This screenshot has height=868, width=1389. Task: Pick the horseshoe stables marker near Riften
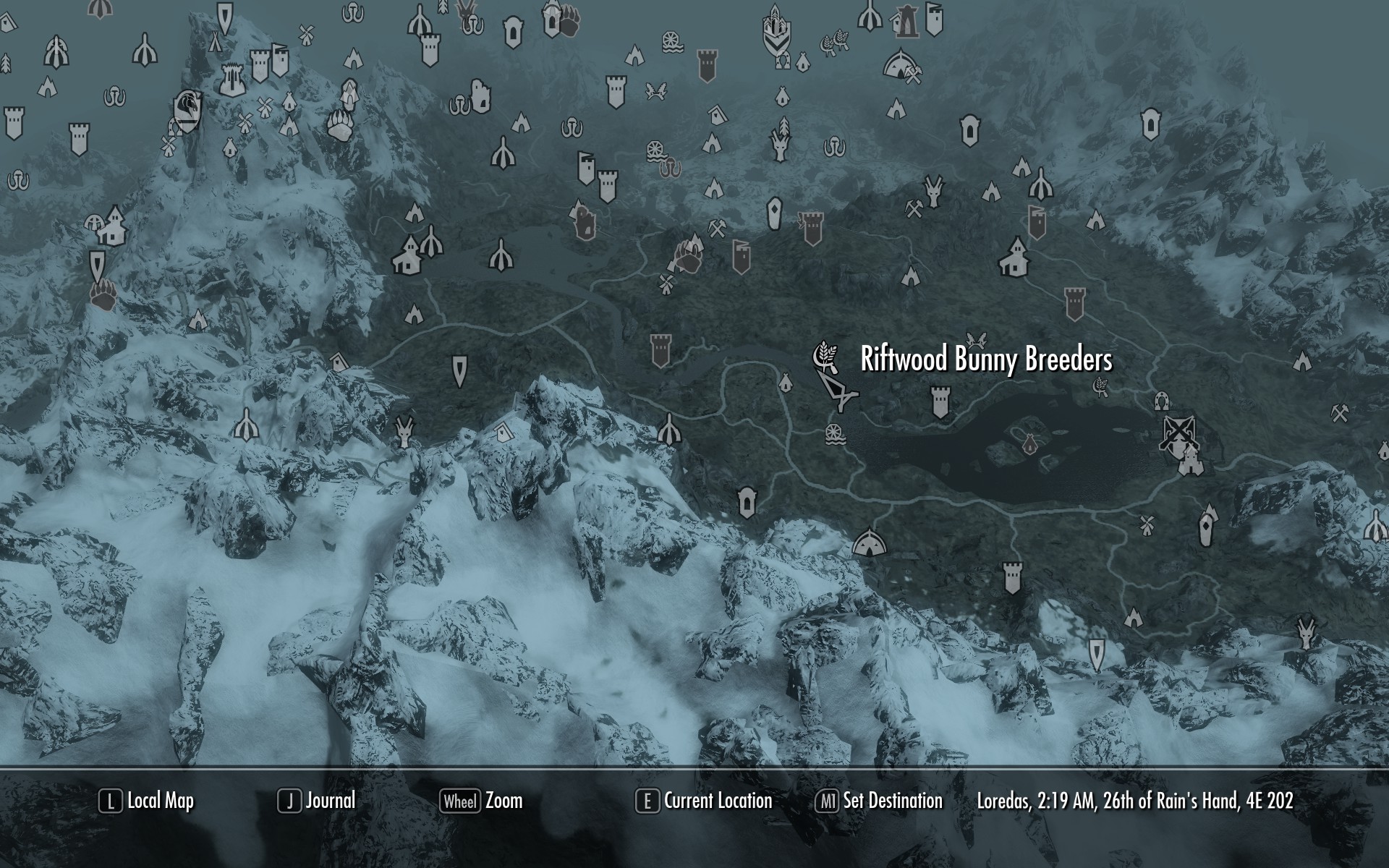(x=1162, y=399)
